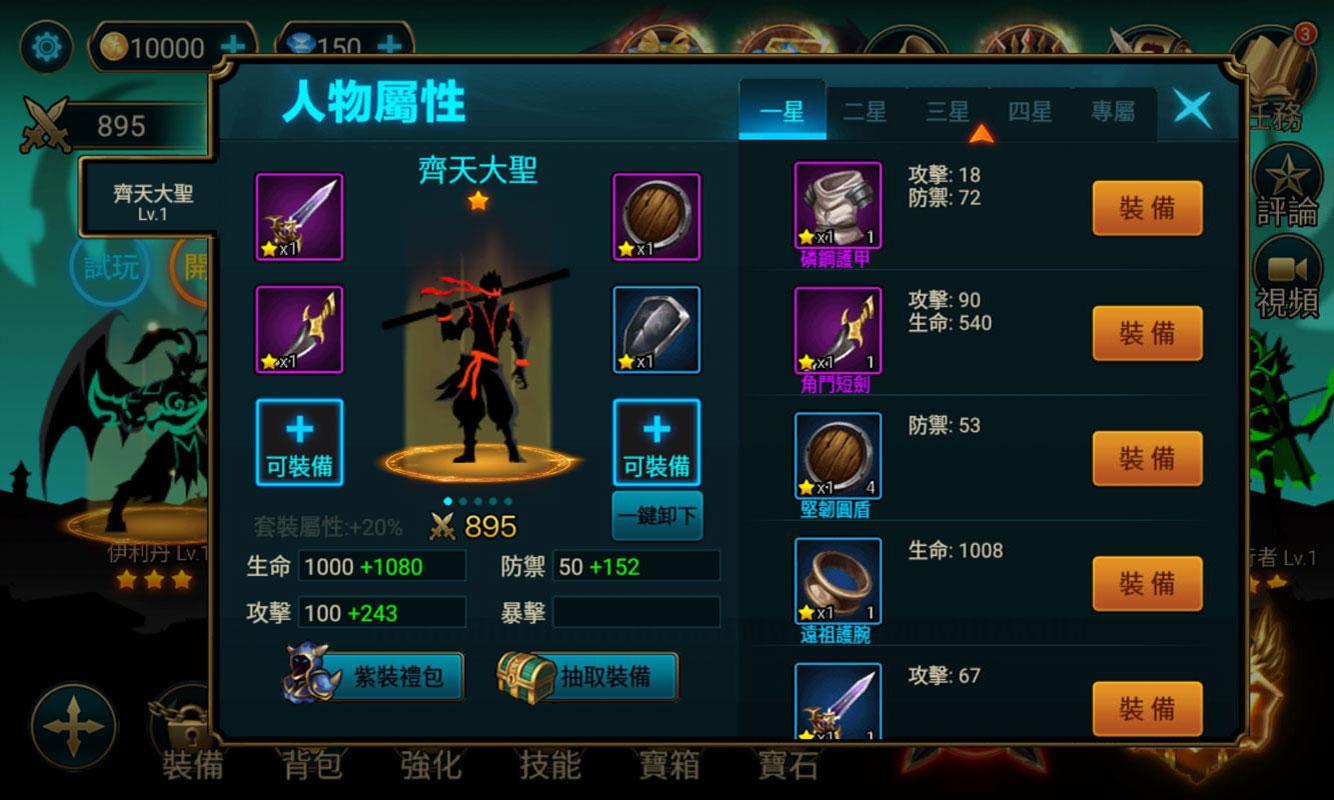Screen dimensions: 1334x800
Task: Click the settings gear icon
Action: click(42, 46)
